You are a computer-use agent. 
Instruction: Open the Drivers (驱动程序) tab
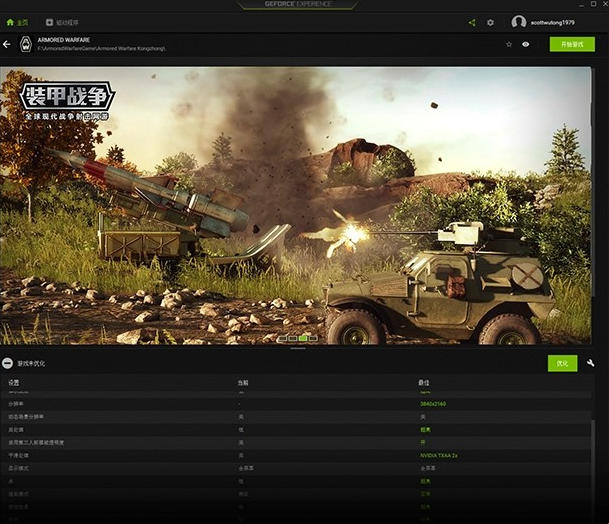65,22
